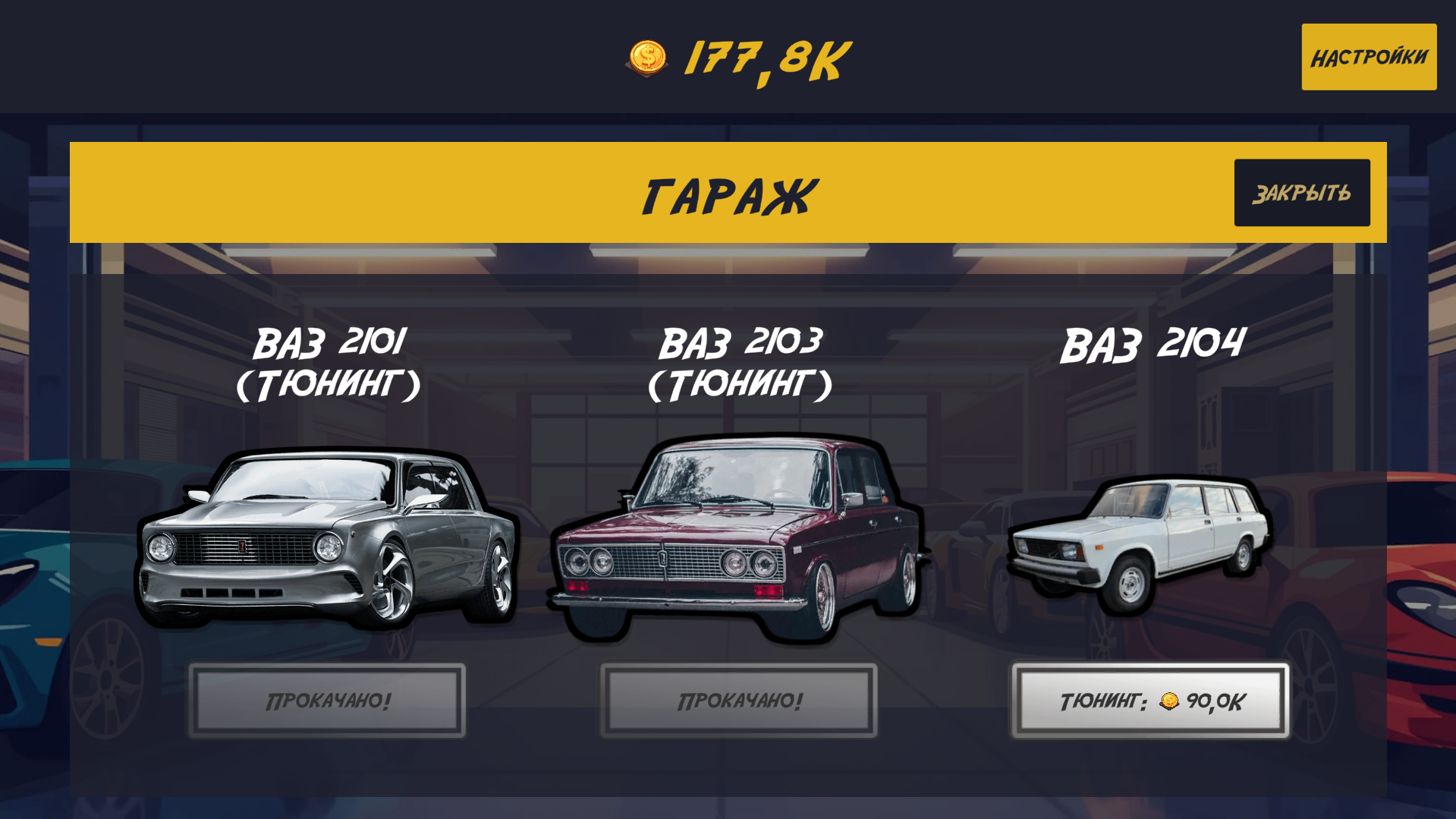
Task: Open the Настройки button
Action: (x=1368, y=56)
